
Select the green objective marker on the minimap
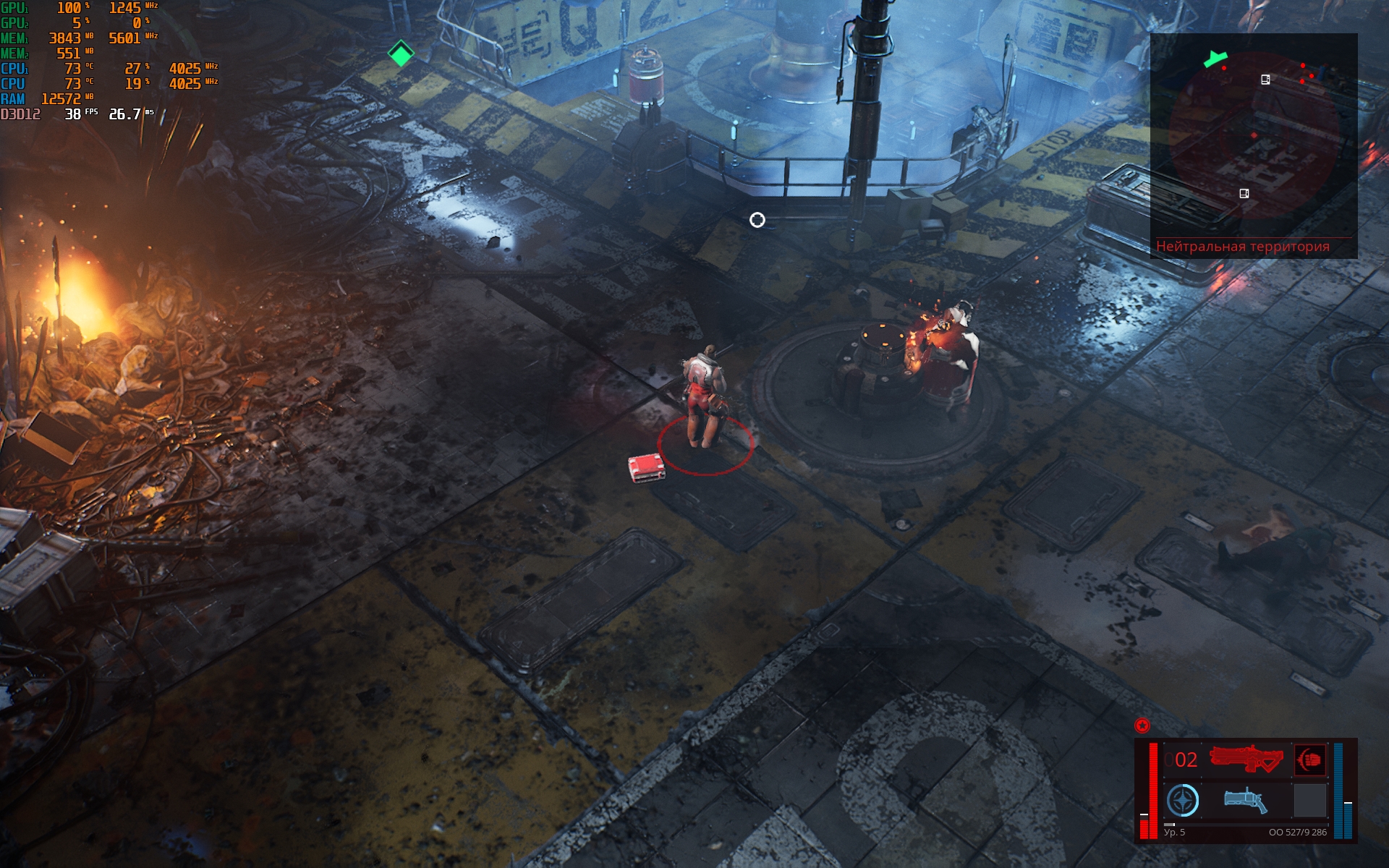pyautogui.click(x=1215, y=59)
